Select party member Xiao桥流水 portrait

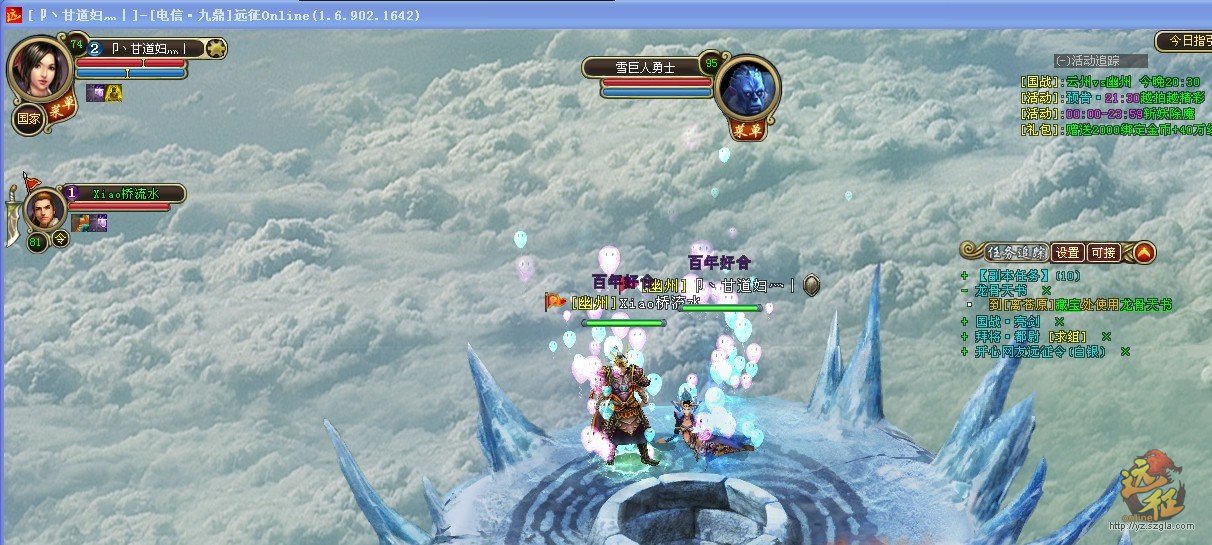pyautogui.click(x=45, y=210)
